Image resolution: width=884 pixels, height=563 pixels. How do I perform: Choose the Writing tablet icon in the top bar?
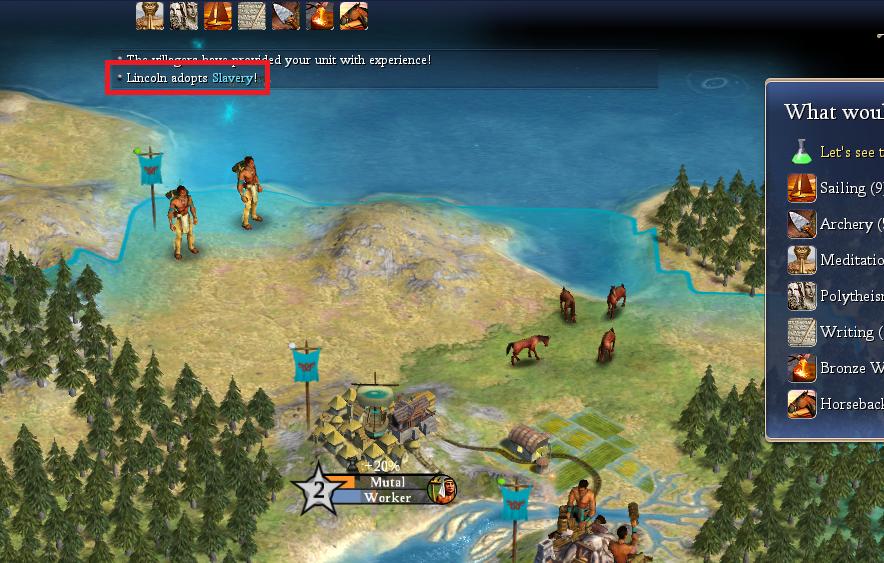tap(252, 15)
